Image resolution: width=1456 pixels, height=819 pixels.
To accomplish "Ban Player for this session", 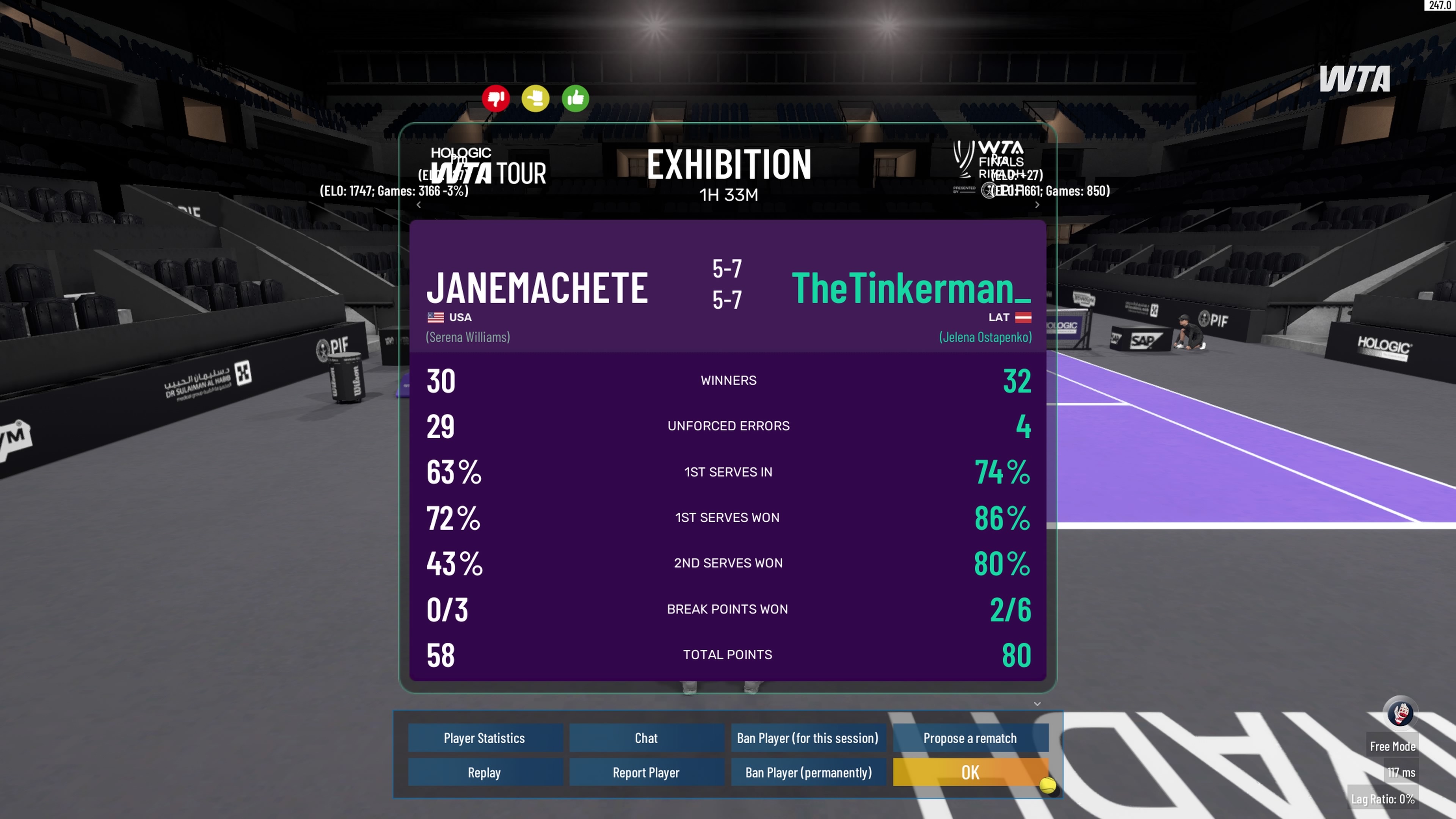I will pos(808,738).
